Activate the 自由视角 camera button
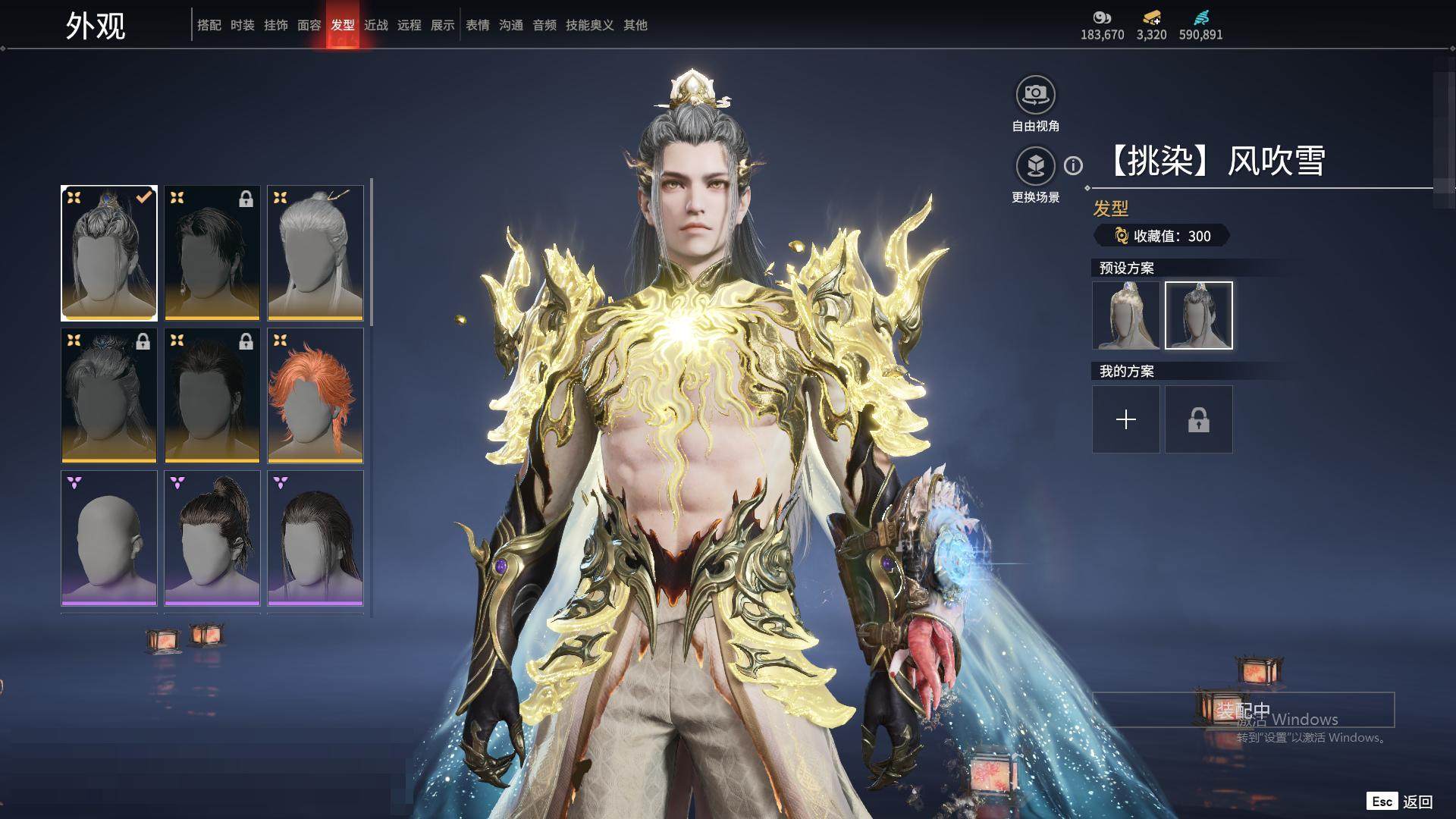The width and height of the screenshot is (1456, 819). click(x=1035, y=95)
